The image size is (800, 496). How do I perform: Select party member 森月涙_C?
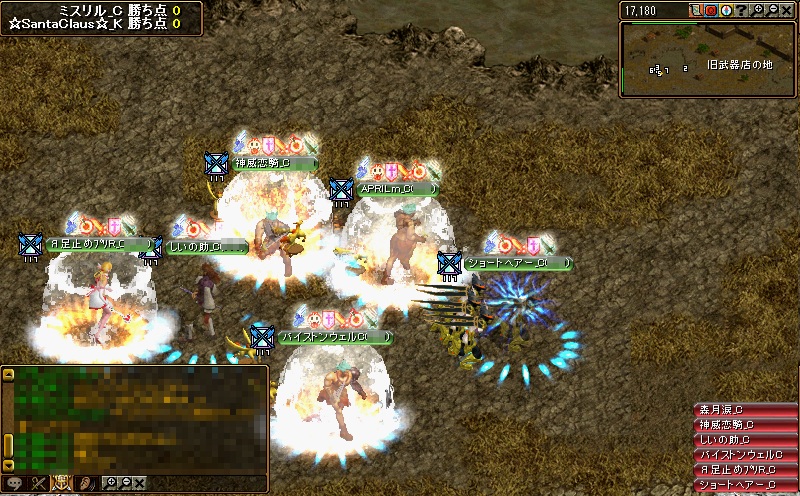(744, 410)
